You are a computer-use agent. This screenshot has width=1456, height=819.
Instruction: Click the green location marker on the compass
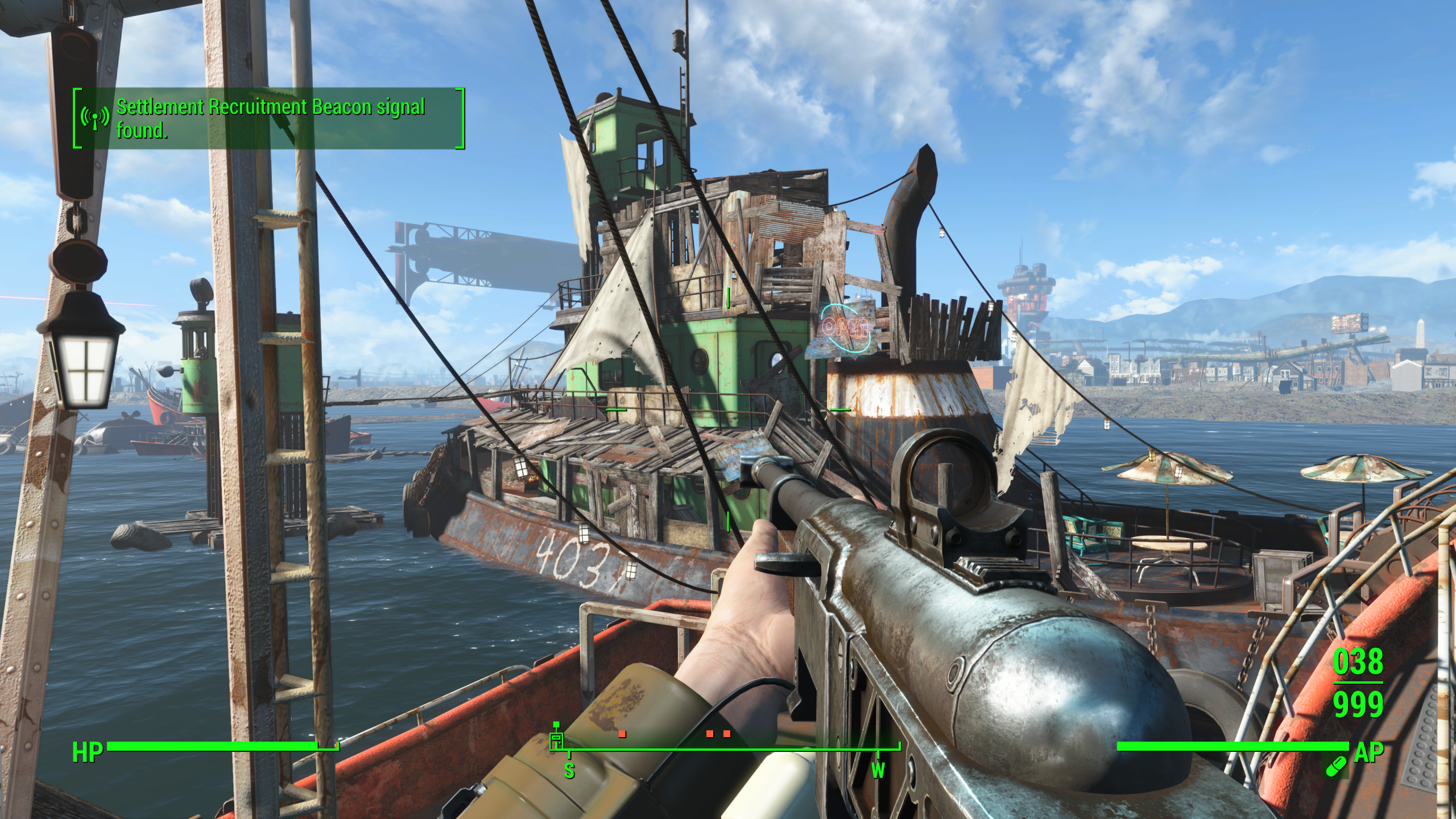(x=556, y=739)
